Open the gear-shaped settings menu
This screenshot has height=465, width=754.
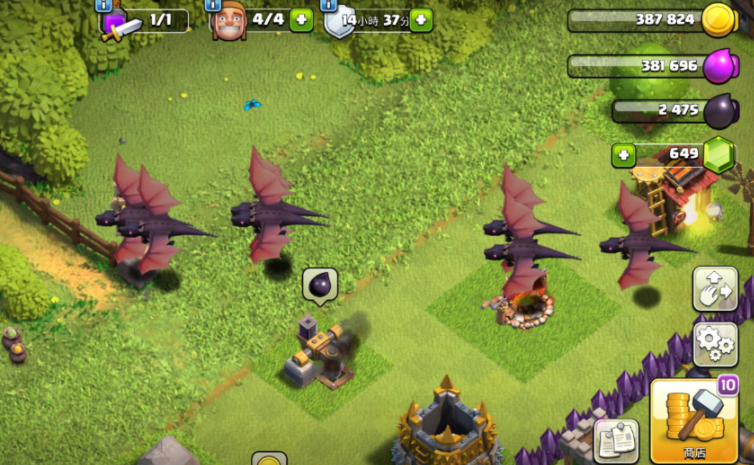pos(714,343)
